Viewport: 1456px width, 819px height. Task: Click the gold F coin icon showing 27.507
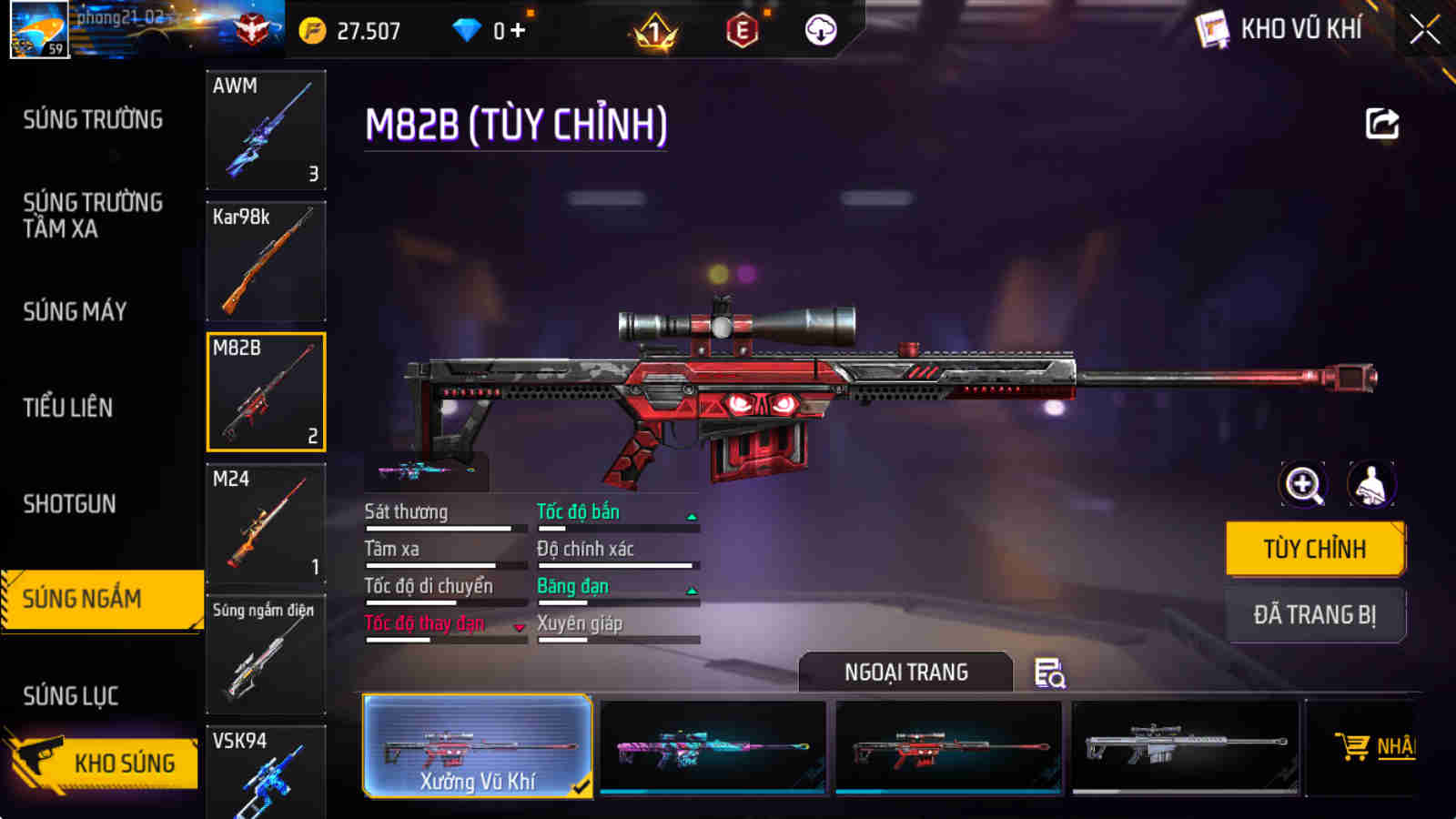click(x=314, y=28)
